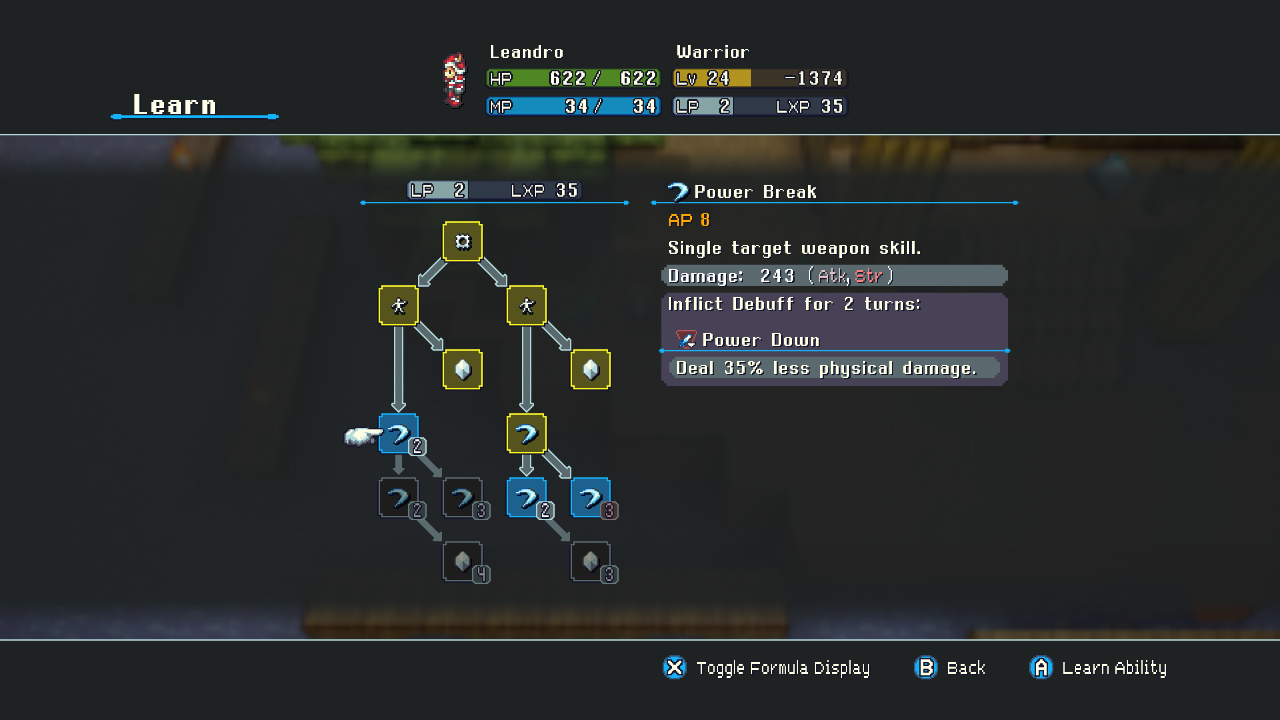Click the Power Down debuff icon
The width and height of the screenshot is (1280, 720).
(x=685, y=340)
